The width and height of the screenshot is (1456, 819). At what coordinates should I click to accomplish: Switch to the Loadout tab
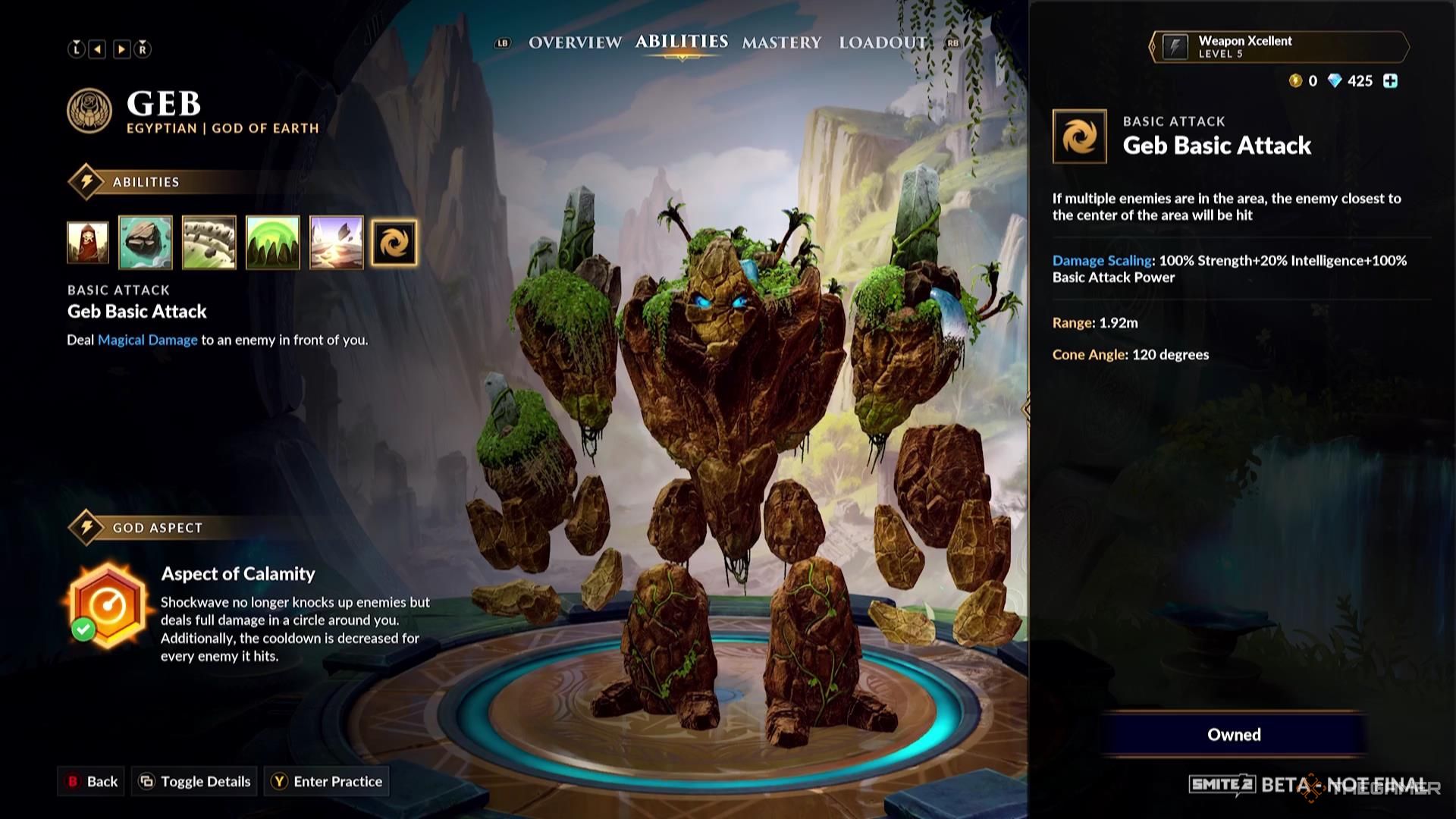point(881,44)
